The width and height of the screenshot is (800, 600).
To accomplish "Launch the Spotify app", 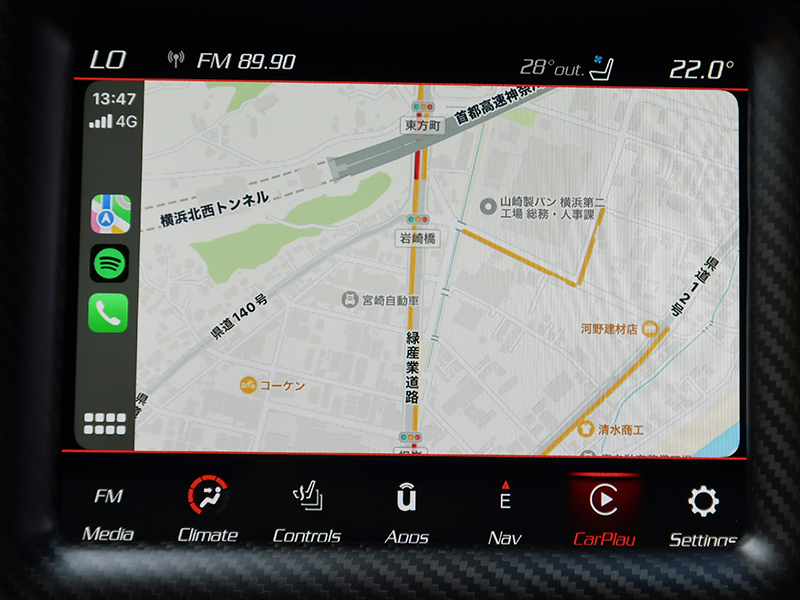I will pos(110,264).
